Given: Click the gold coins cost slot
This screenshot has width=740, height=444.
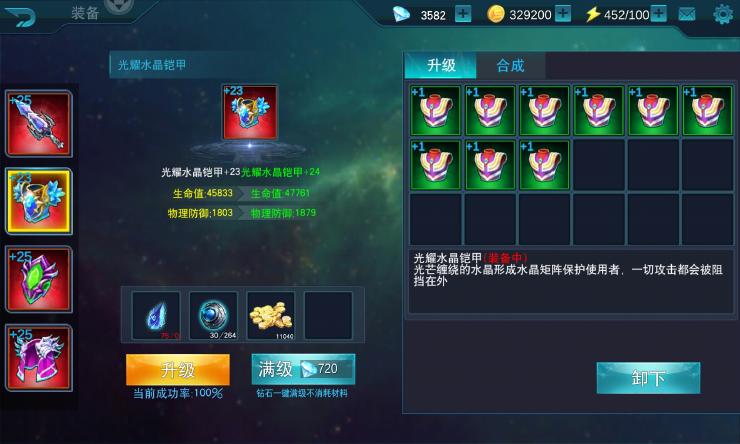Looking at the screenshot, I should (x=271, y=316).
